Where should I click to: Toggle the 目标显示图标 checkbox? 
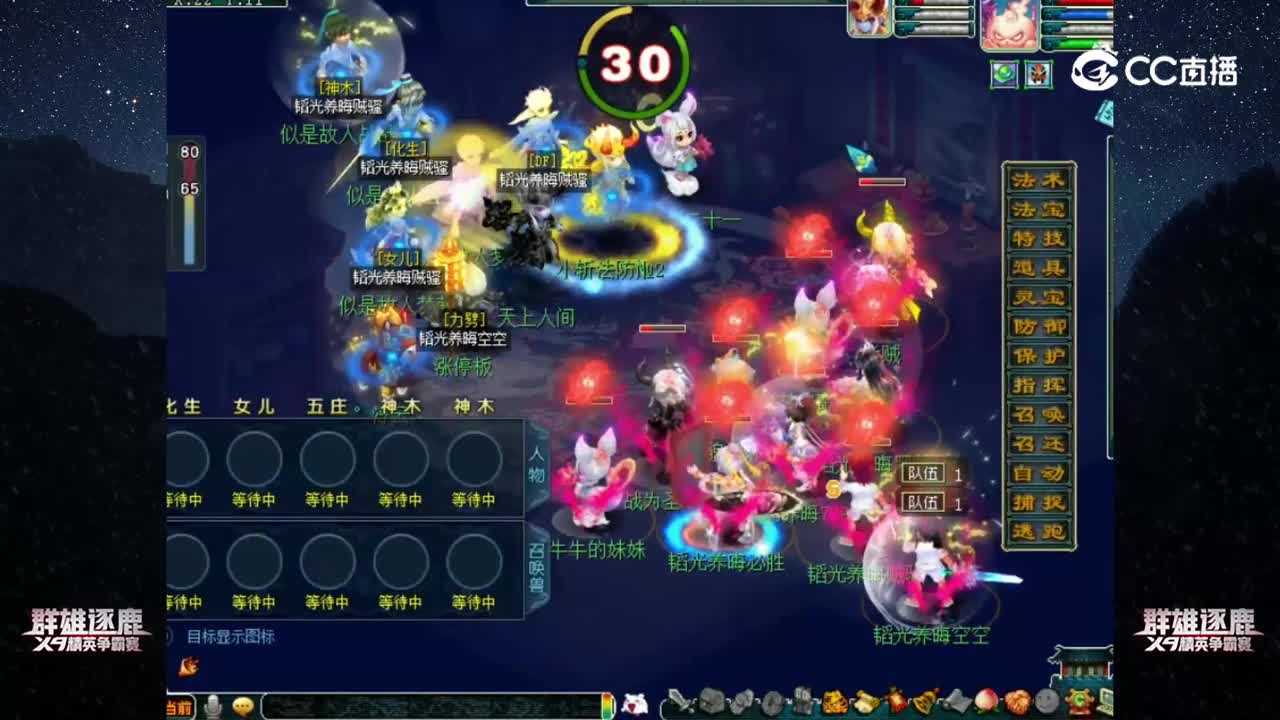[x=167, y=635]
